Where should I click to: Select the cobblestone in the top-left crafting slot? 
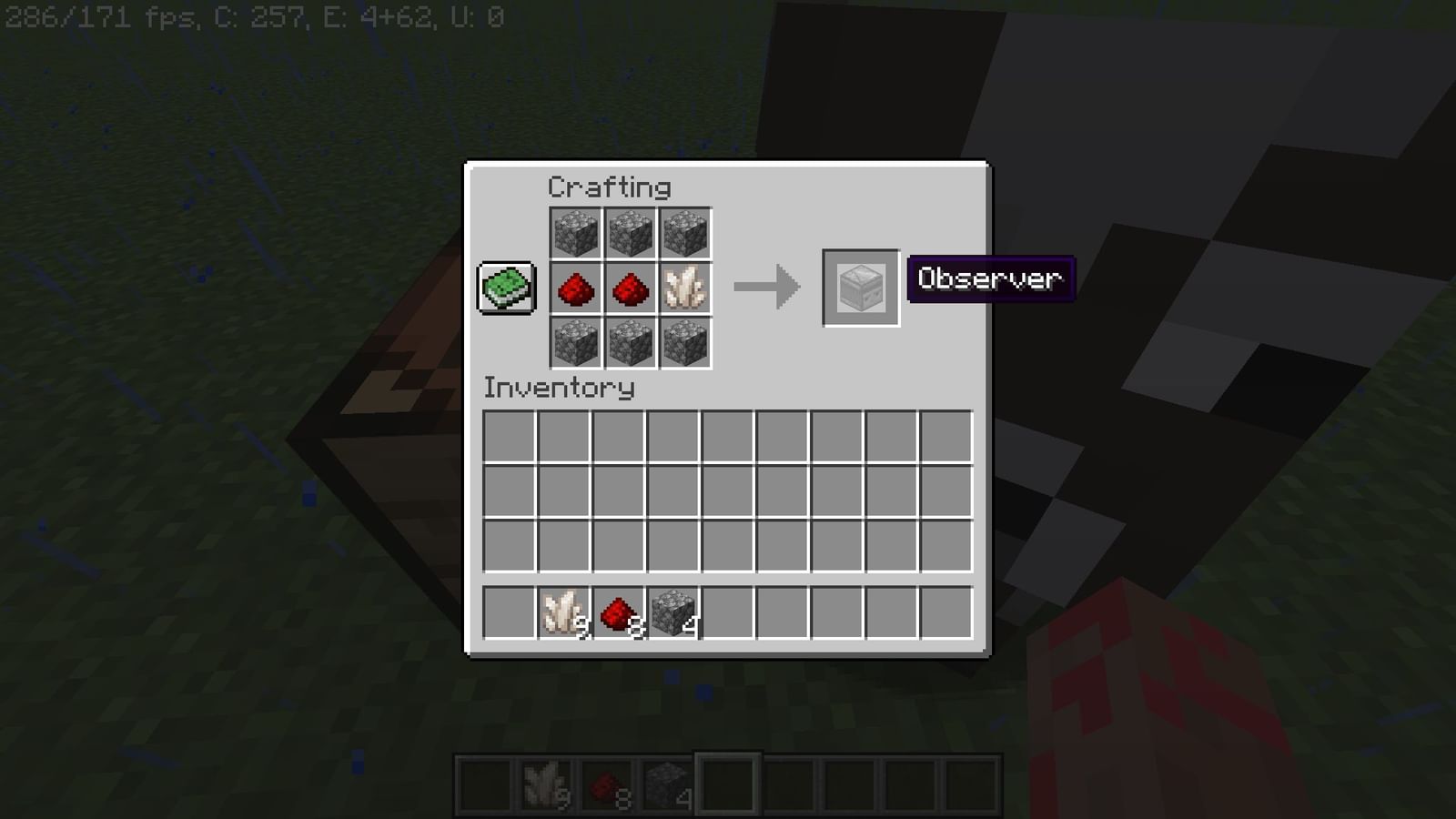click(576, 232)
